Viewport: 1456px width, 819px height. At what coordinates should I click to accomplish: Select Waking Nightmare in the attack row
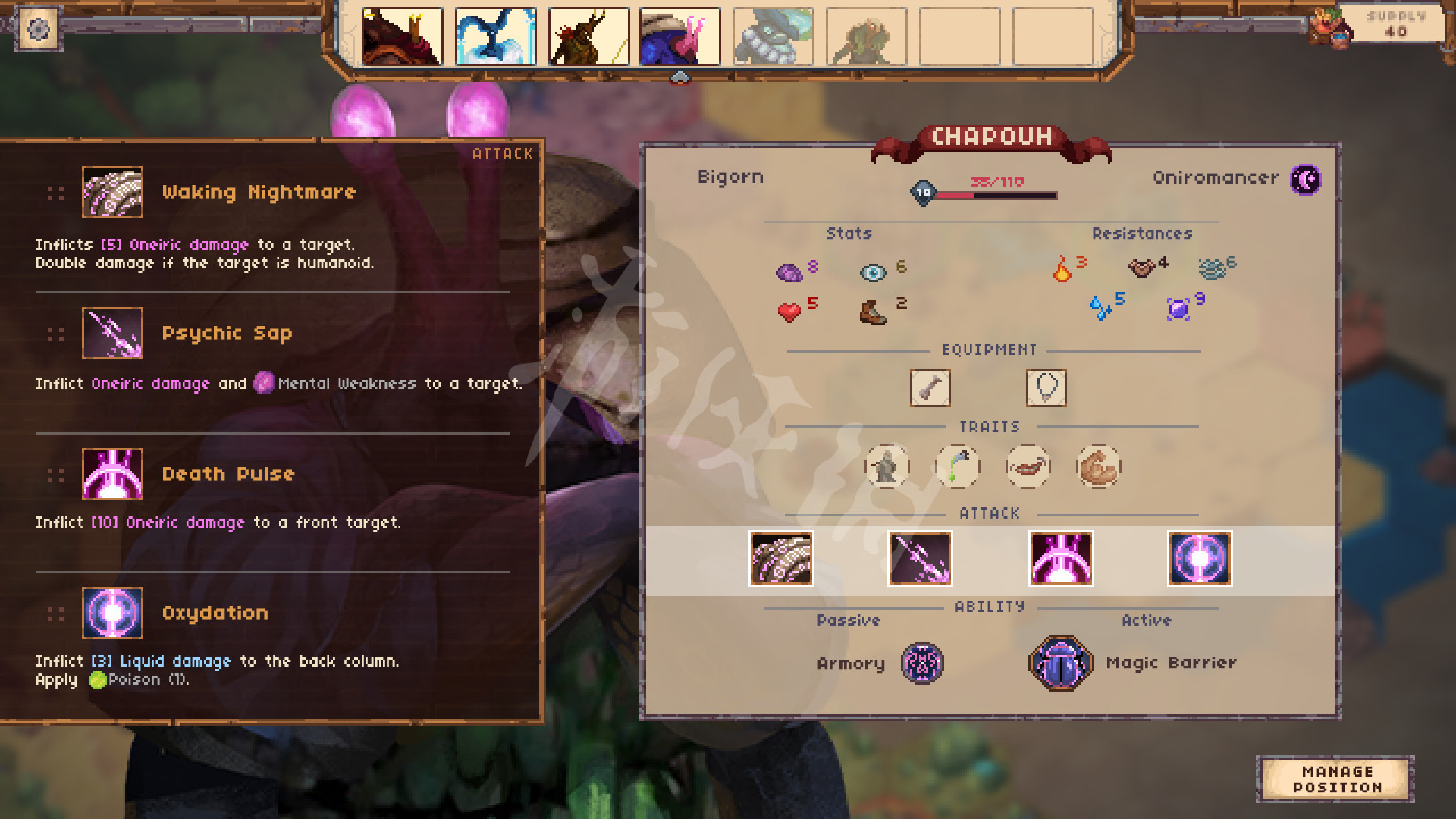[x=781, y=559]
